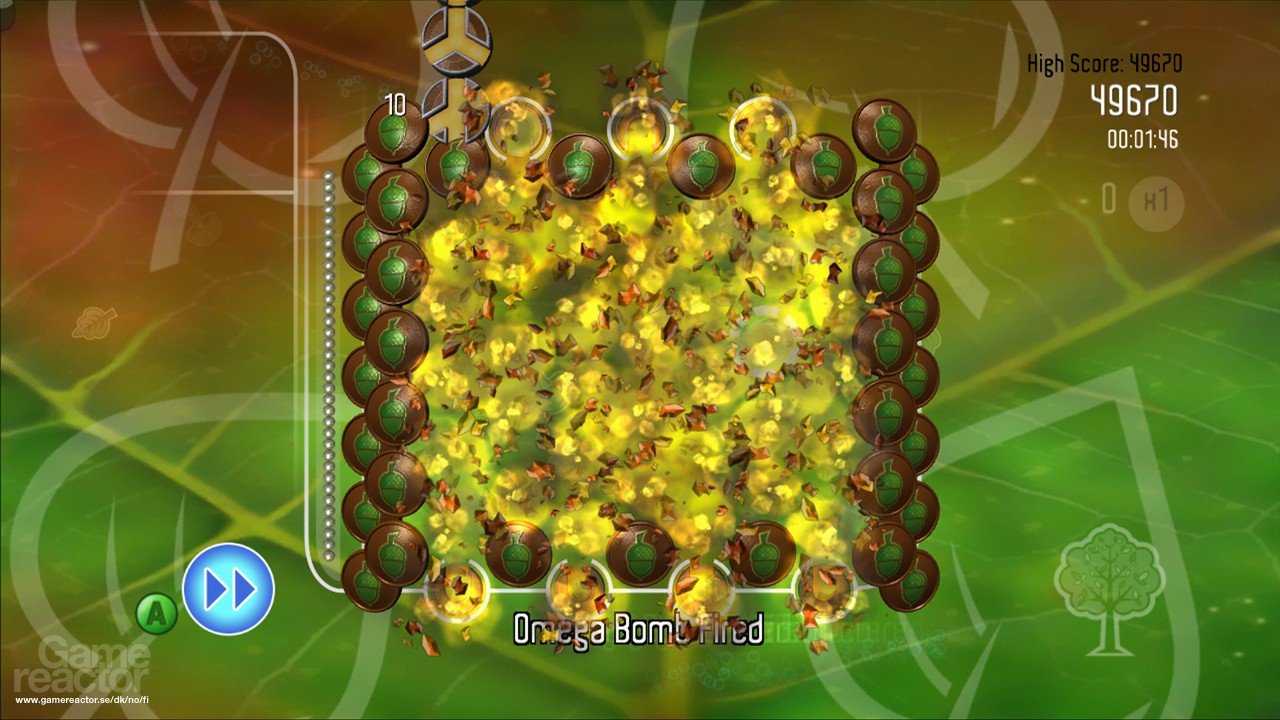This screenshot has height=720, width=1280.
Task: Select the current score 49670
Action: [1134, 100]
